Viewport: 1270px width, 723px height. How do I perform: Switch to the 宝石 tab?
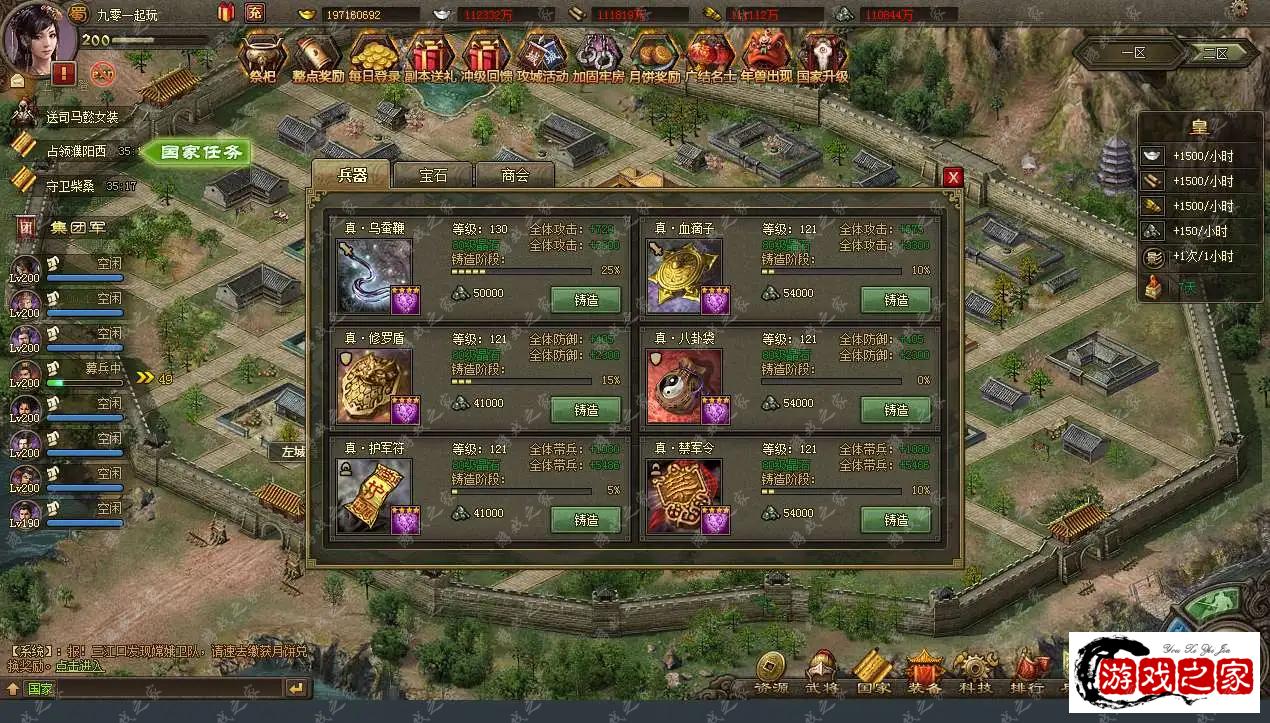click(433, 174)
